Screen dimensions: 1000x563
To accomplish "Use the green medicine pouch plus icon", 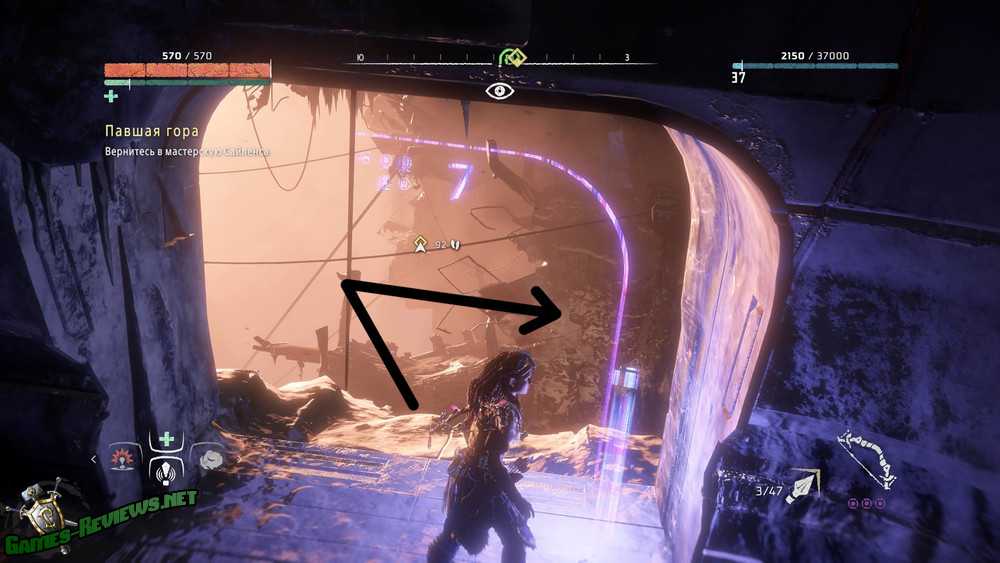I will (112, 96).
